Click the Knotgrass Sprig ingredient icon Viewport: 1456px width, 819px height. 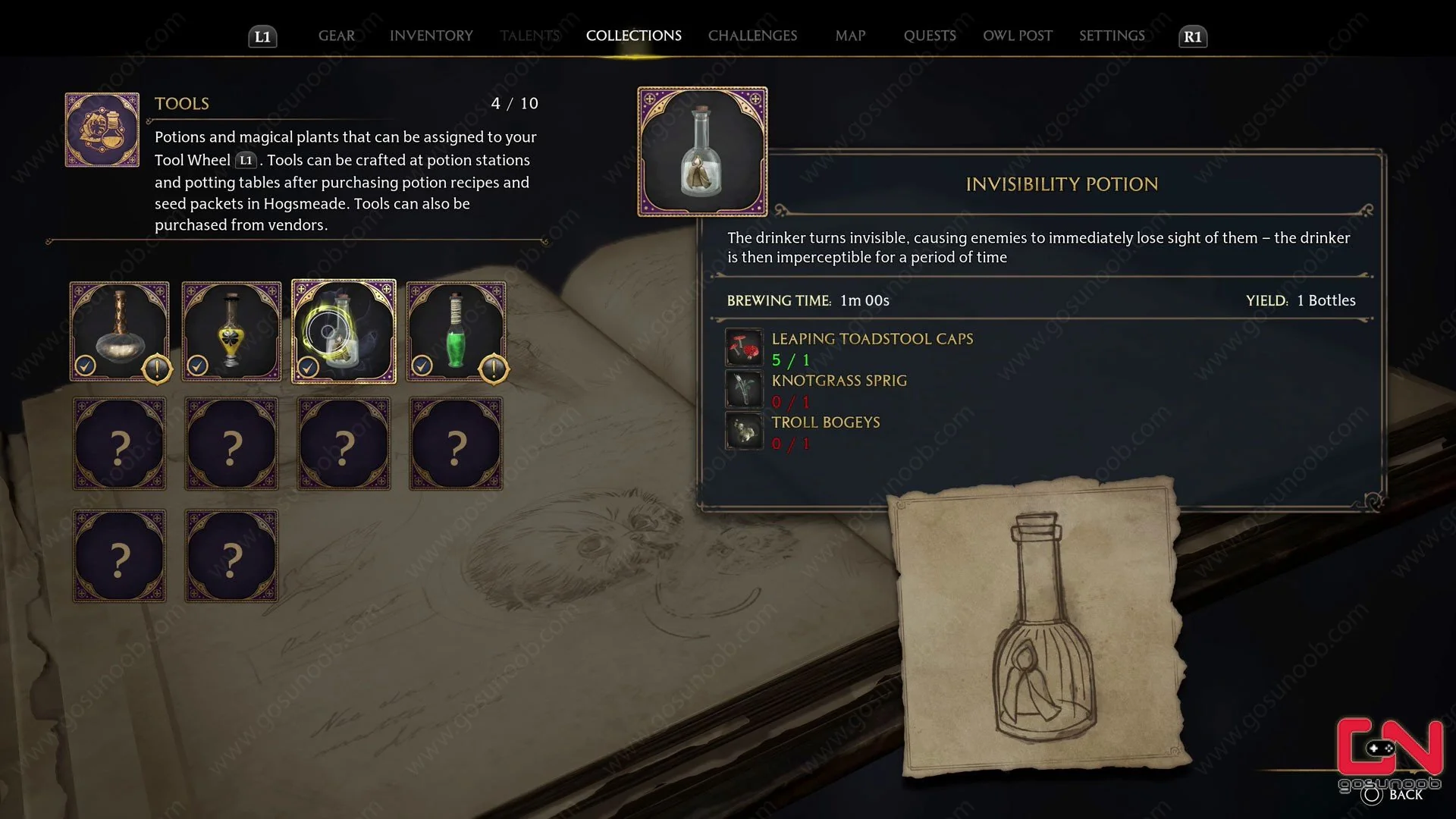click(x=744, y=389)
